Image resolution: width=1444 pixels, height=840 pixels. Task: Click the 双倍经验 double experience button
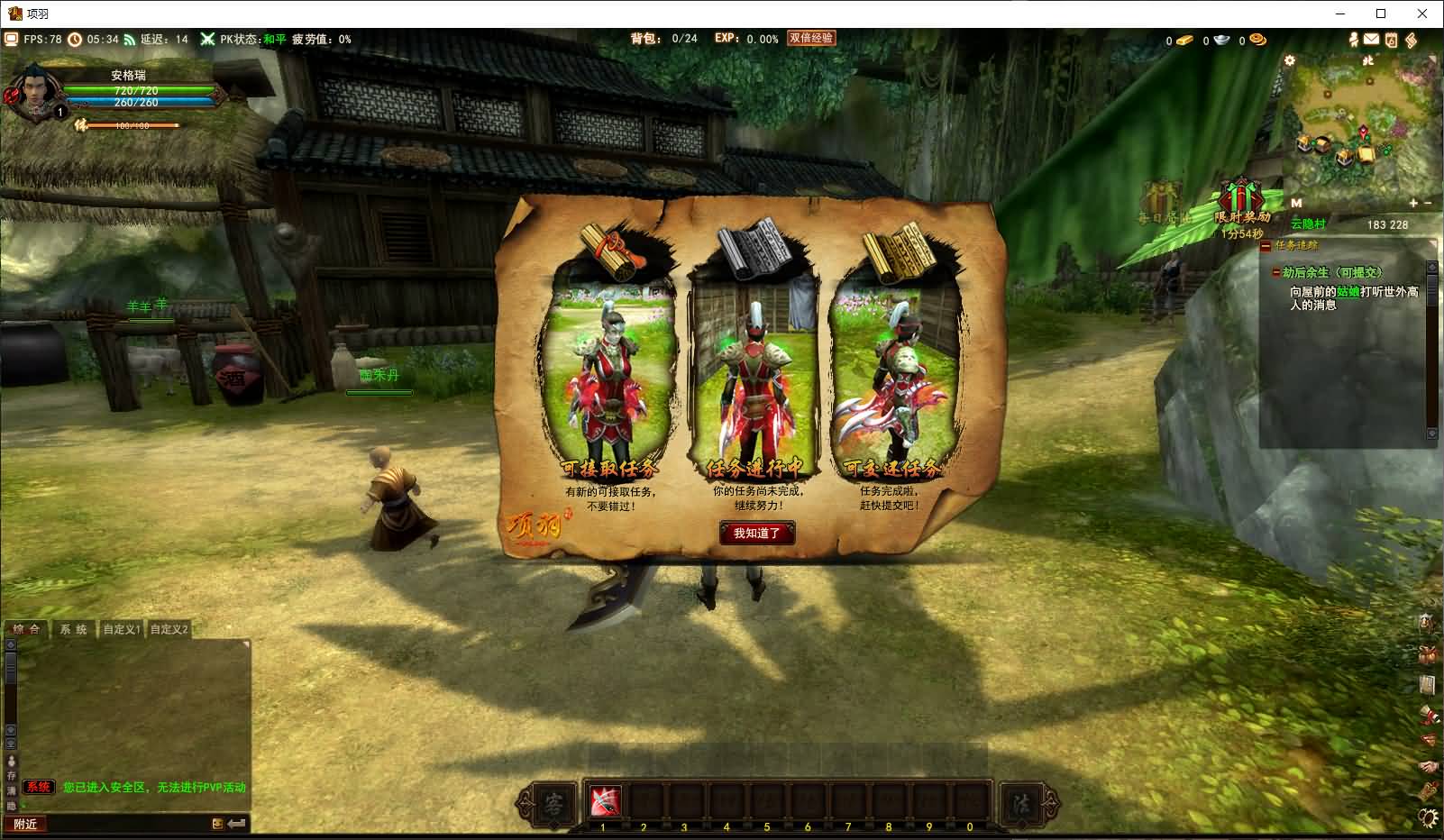click(x=811, y=39)
